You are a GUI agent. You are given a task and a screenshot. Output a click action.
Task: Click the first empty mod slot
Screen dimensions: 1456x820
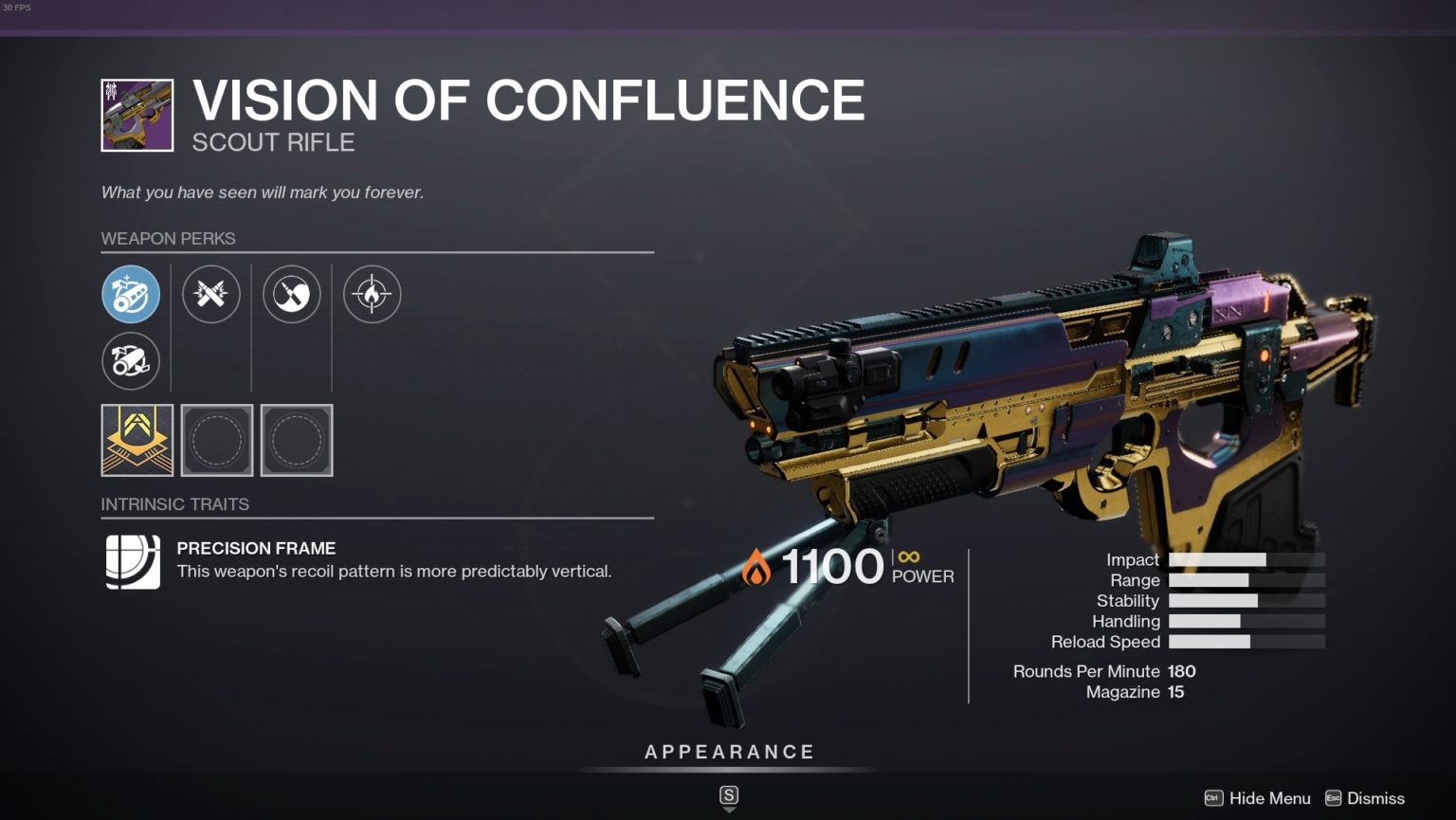coord(216,439)
